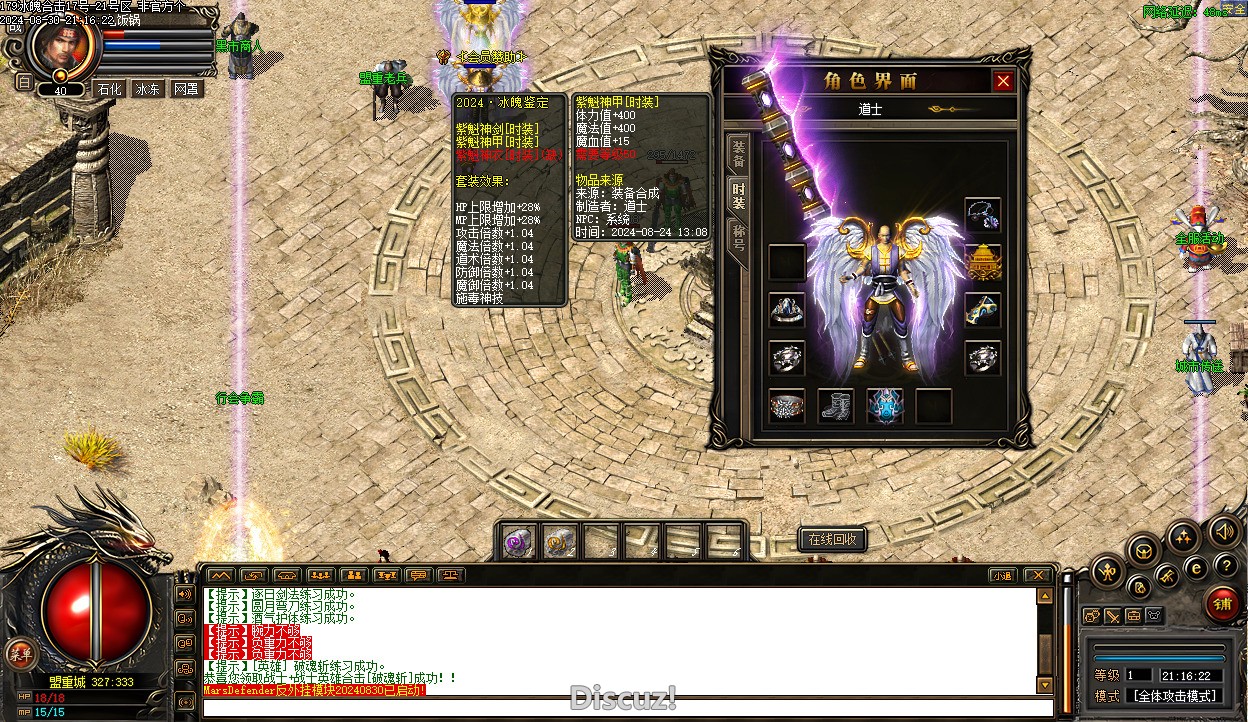The image size is (1248, 722).
Task: Close the chat panel with X
Action: 1037,575
